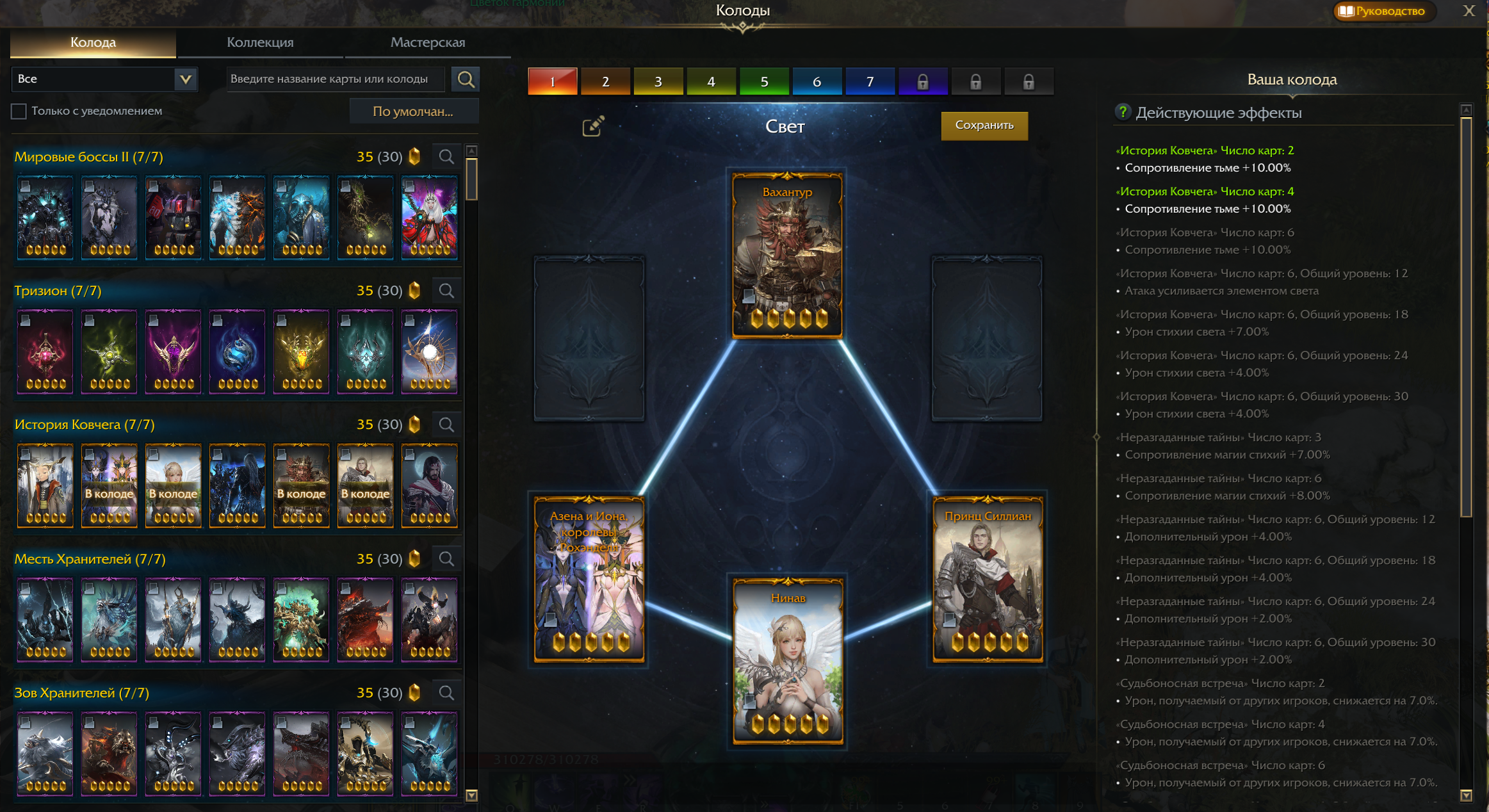Enable the Только с уведомлением checkbox
This screenshot has width=1489, height=812.
click(x=17, y=111)
